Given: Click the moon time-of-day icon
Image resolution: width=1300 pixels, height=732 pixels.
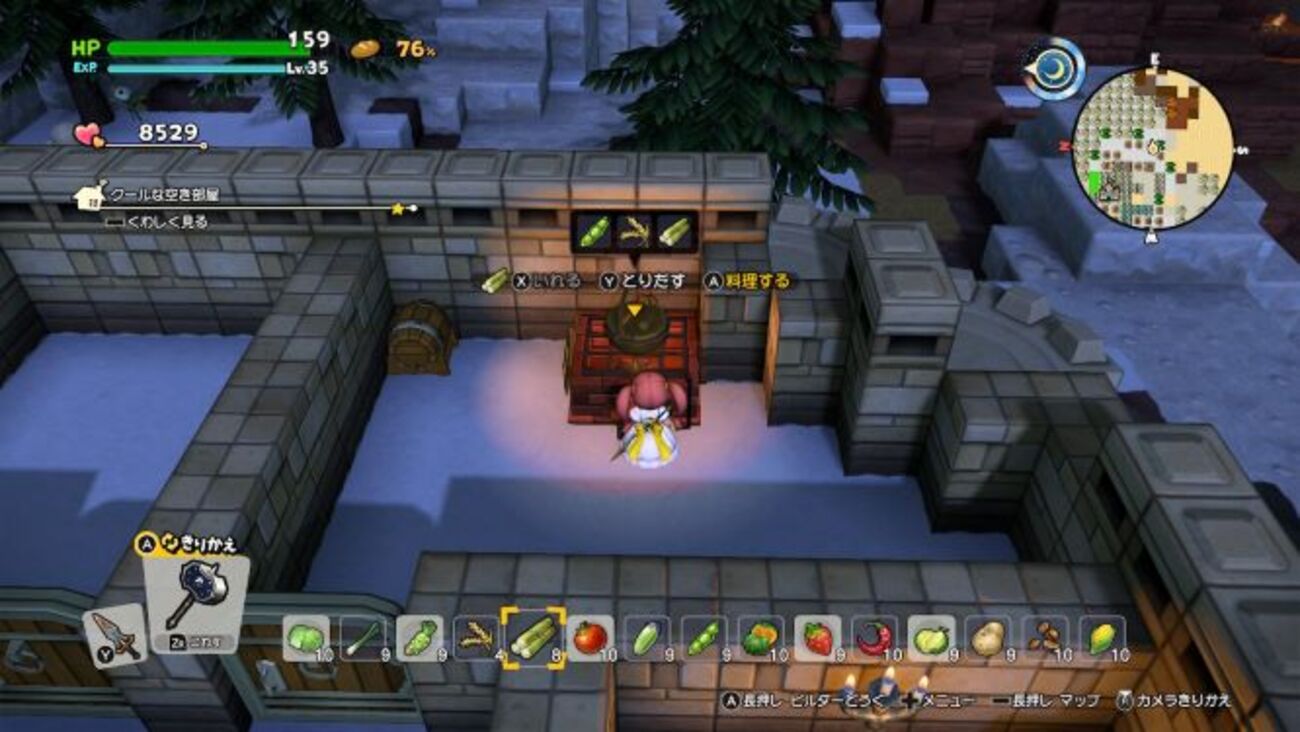Looking at the screenshot, I should (1053, 68).
